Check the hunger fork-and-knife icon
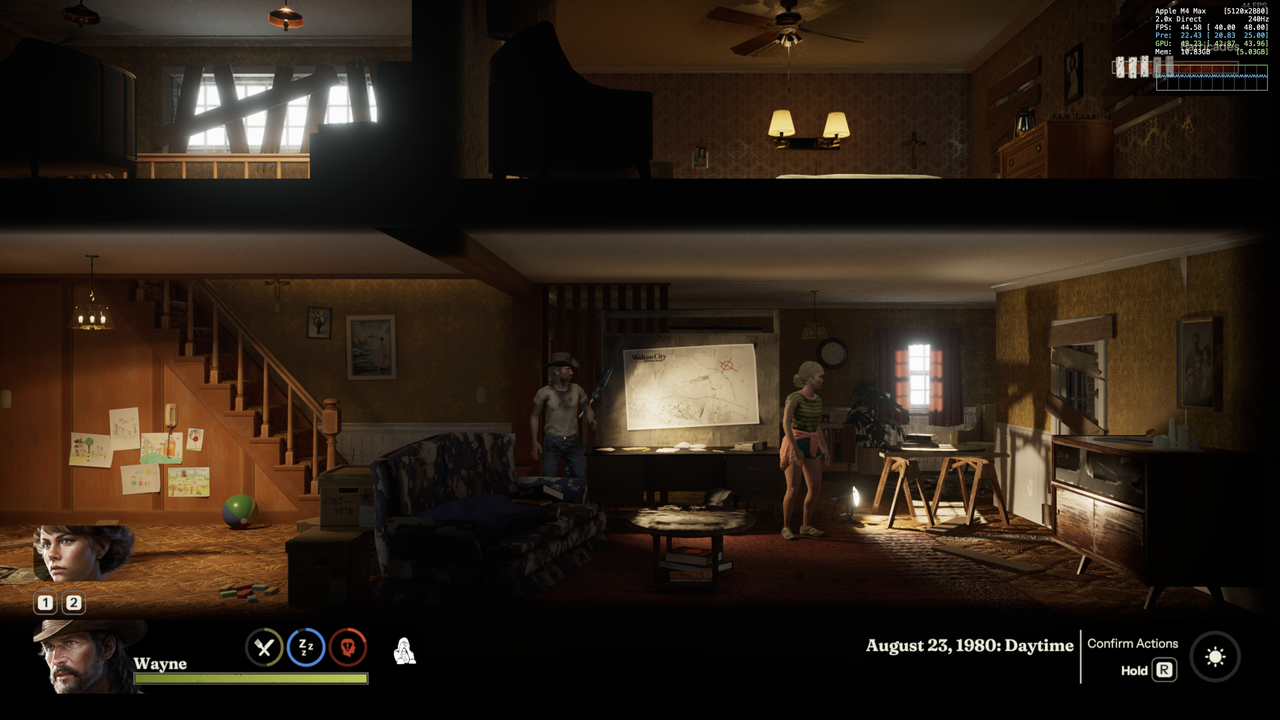This screenshot has height=720, width=1280. coord(264,648)
